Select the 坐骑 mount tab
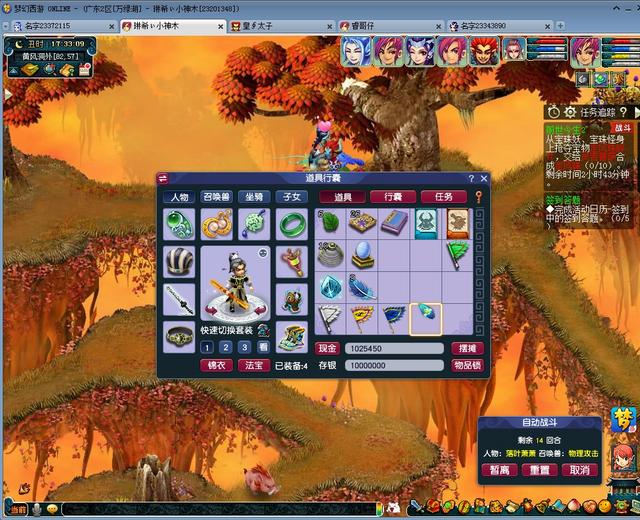The width and height of the screenshot is (640, 520). click(x=255, y=197)
